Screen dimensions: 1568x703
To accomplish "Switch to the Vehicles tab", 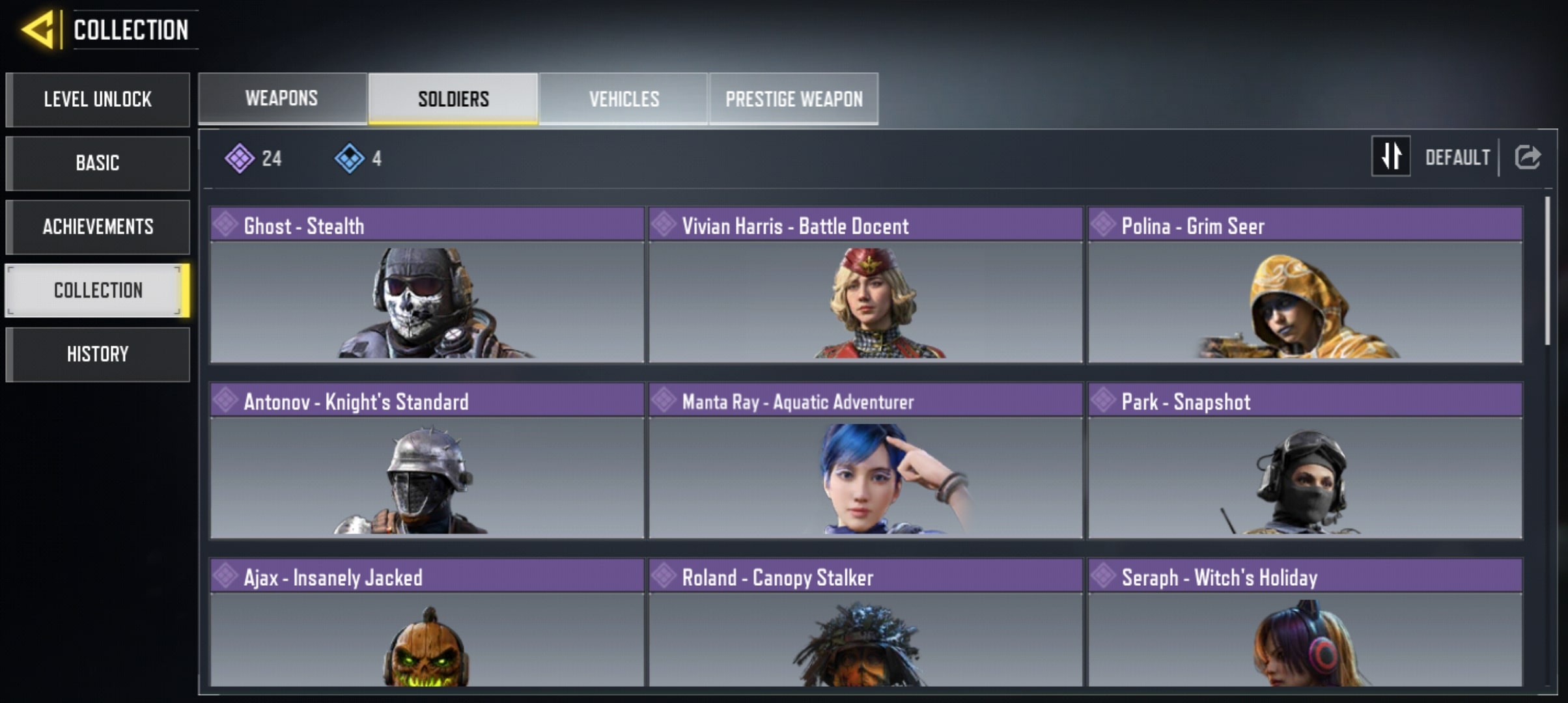I will (624, 98).
